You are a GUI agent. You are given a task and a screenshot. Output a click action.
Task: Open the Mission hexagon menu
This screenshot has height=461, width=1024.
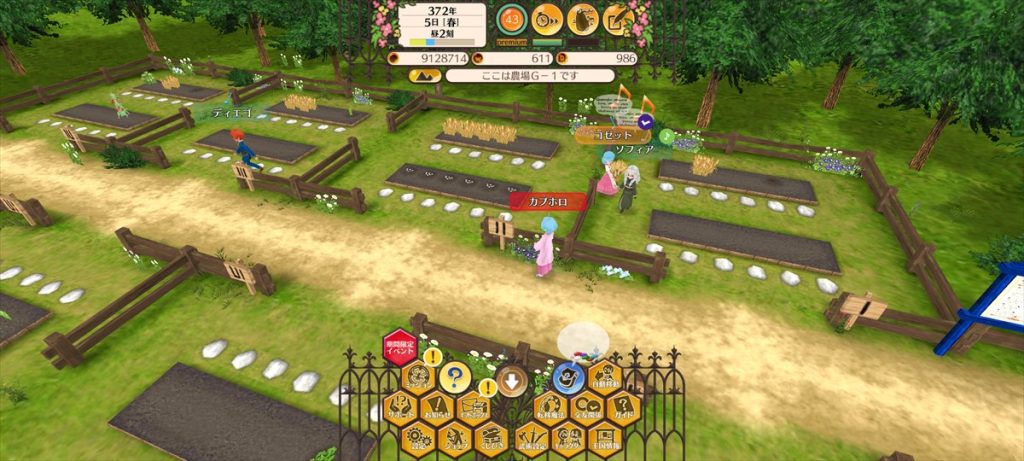click(417, 378)
